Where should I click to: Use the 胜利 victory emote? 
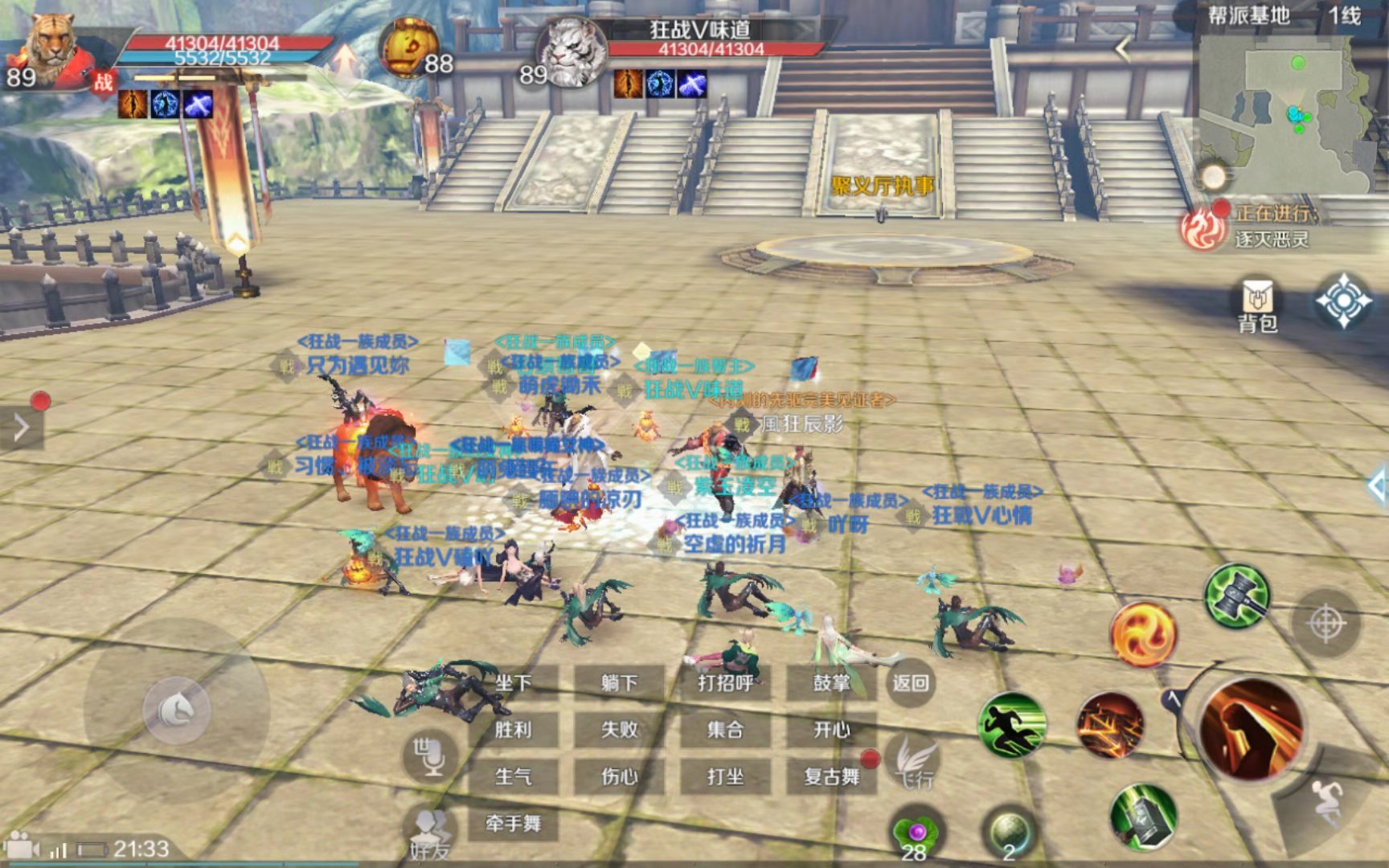click(514, 730)
